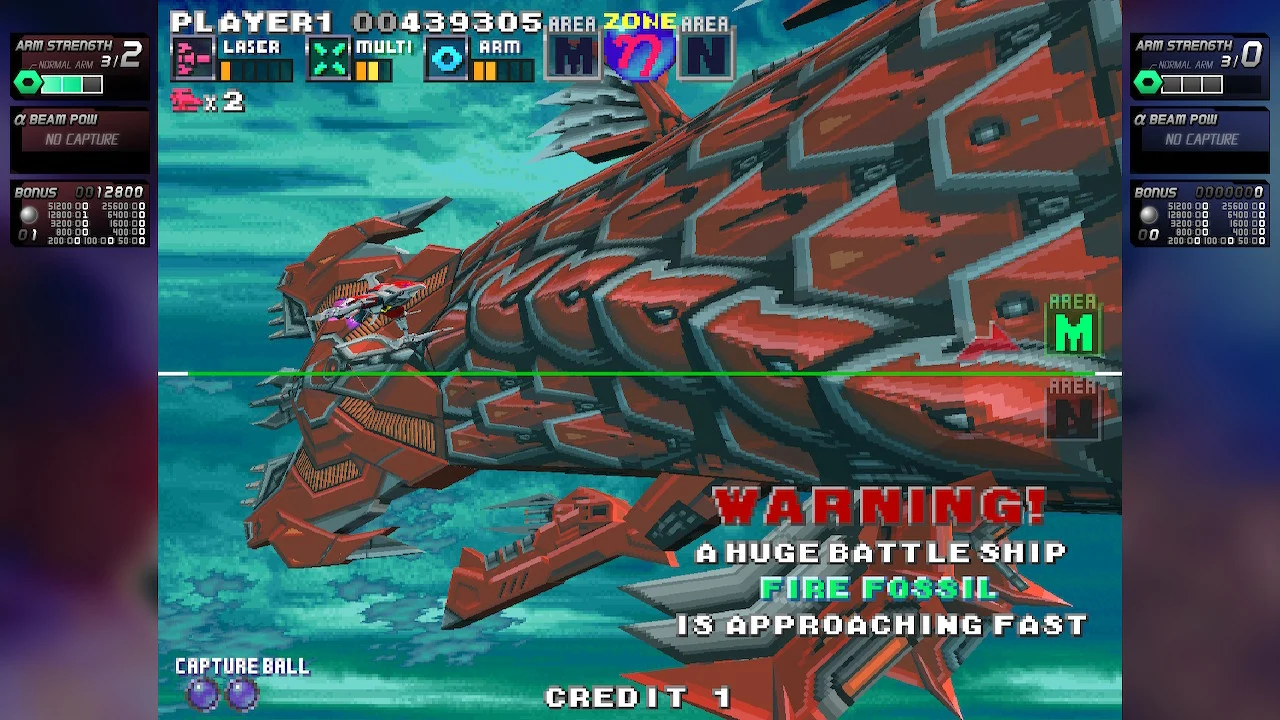Select the Area N tile beside the Zone emblem
Image resolution: width=1280 pixels, height=720 pixels.
click(706, 56)
